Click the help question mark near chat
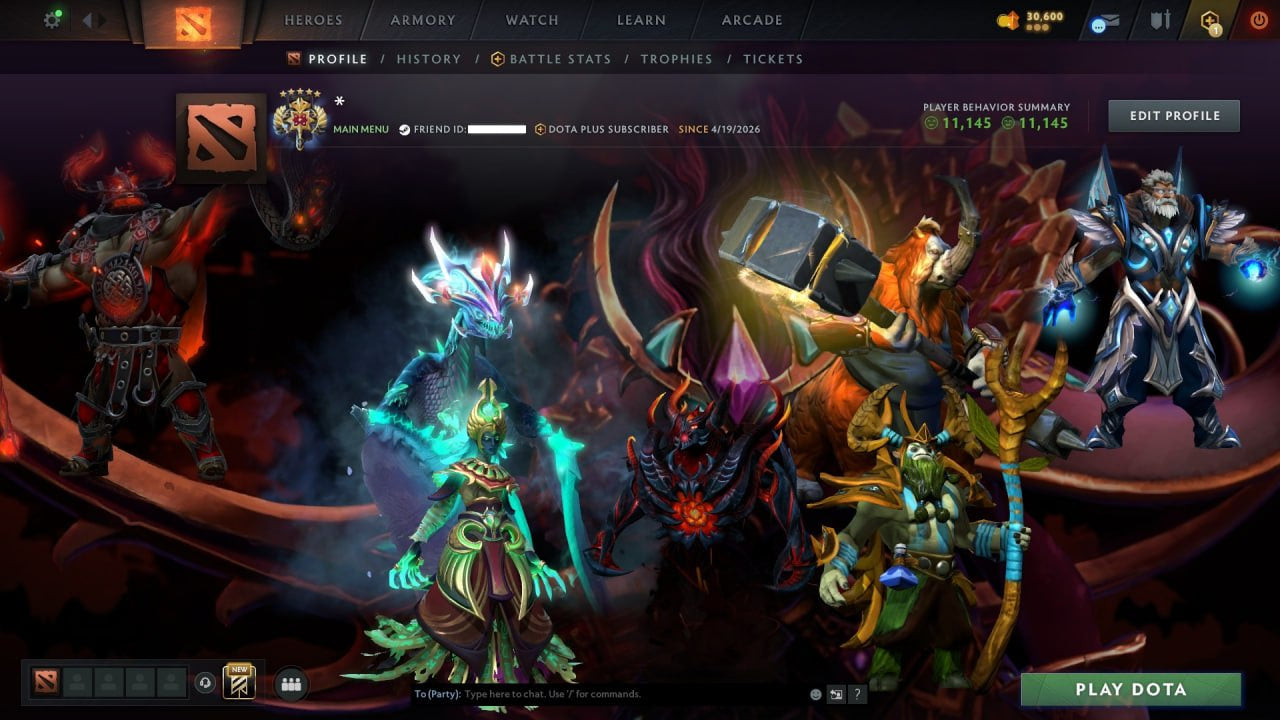Image resolution: width=1280 pixels, height=720 pixels. click(857, 693)
